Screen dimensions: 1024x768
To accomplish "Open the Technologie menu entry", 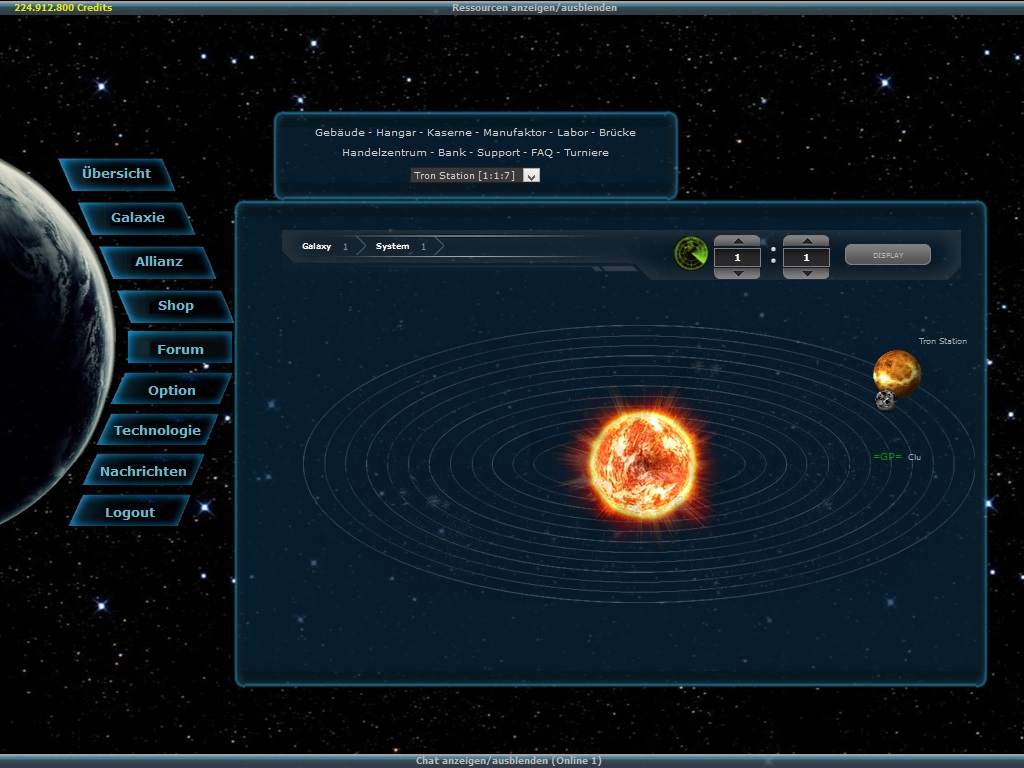I will [157, 431].
